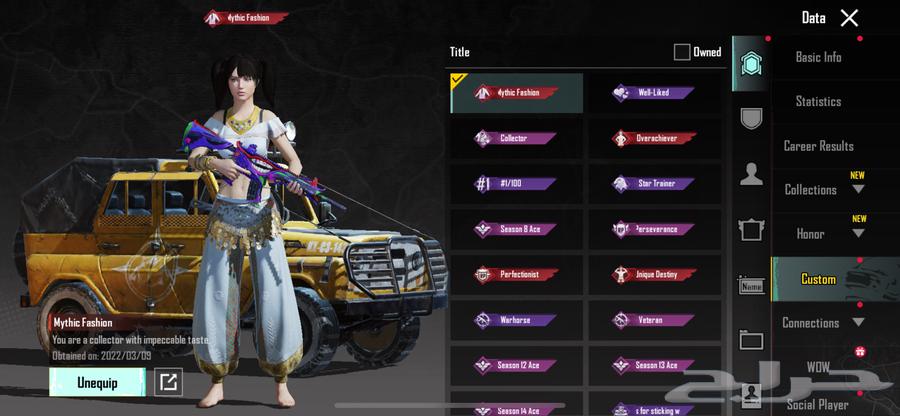Choose the Season 8 Ace title
900x416 pixels.
(x=516, y=229)
